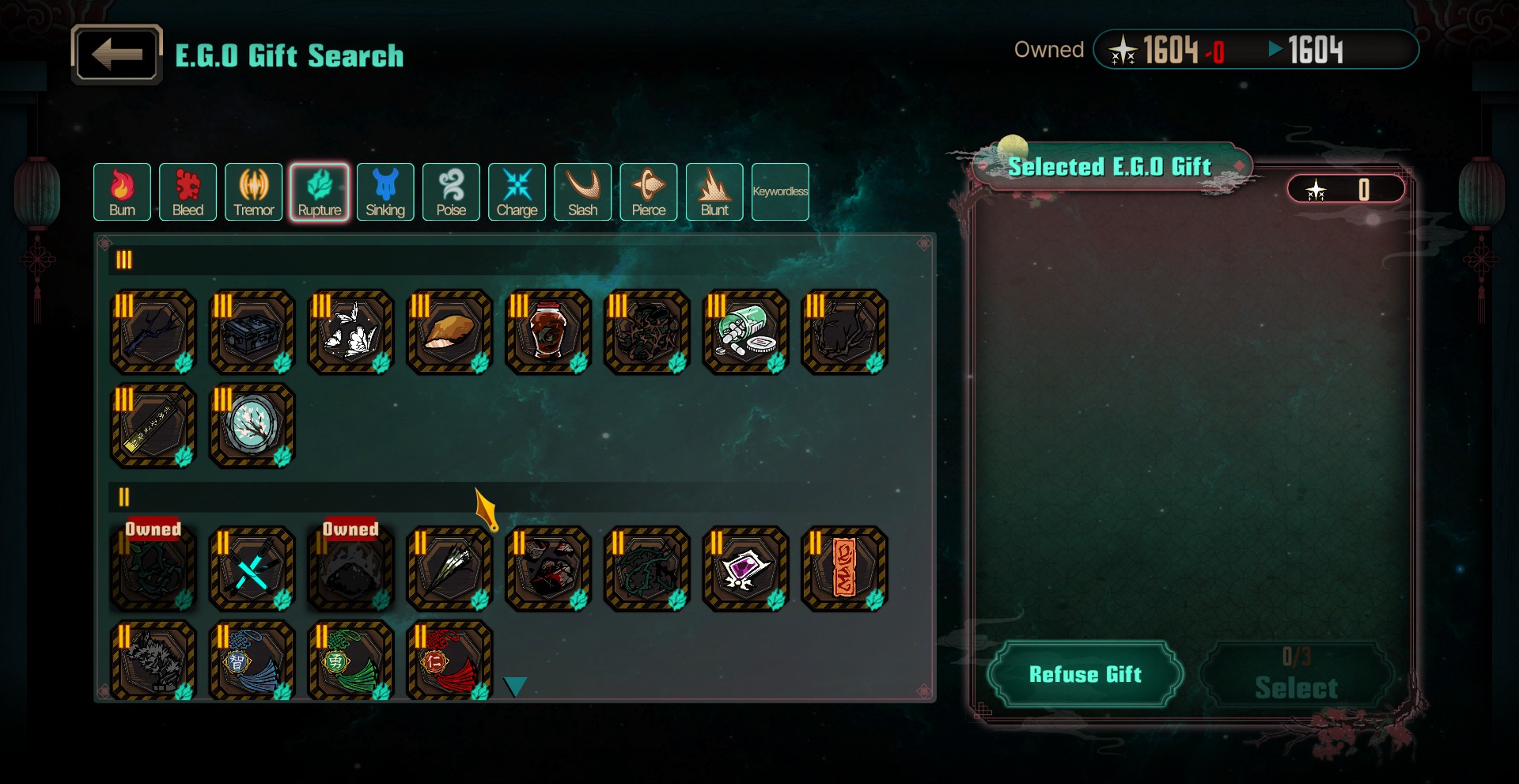This screenshot has width=1519, height=784.
Task: Open the Pierce gift tab
Action: tap(648, 191)
